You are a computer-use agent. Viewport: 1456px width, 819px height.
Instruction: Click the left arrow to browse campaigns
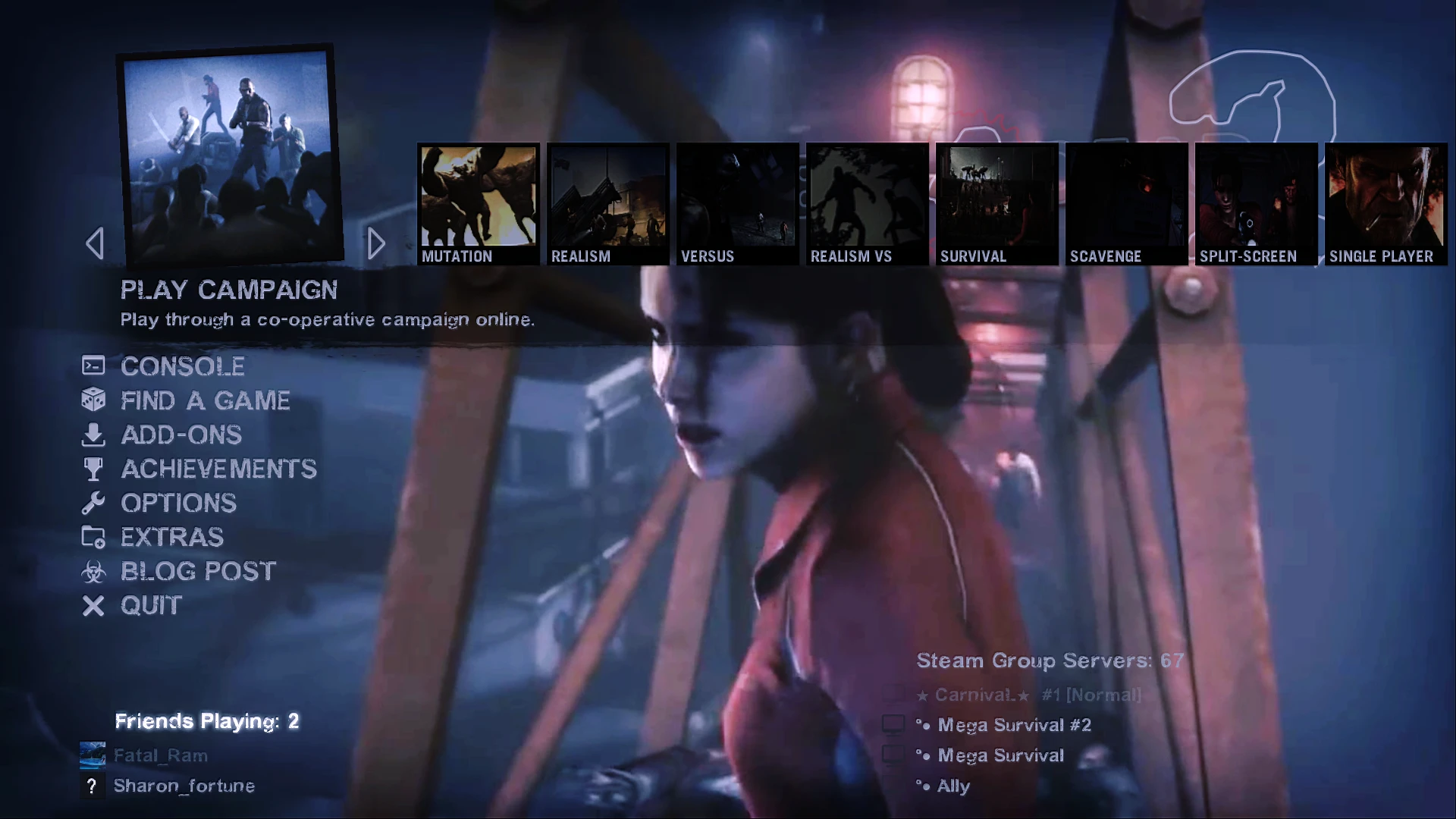point(94,243)
